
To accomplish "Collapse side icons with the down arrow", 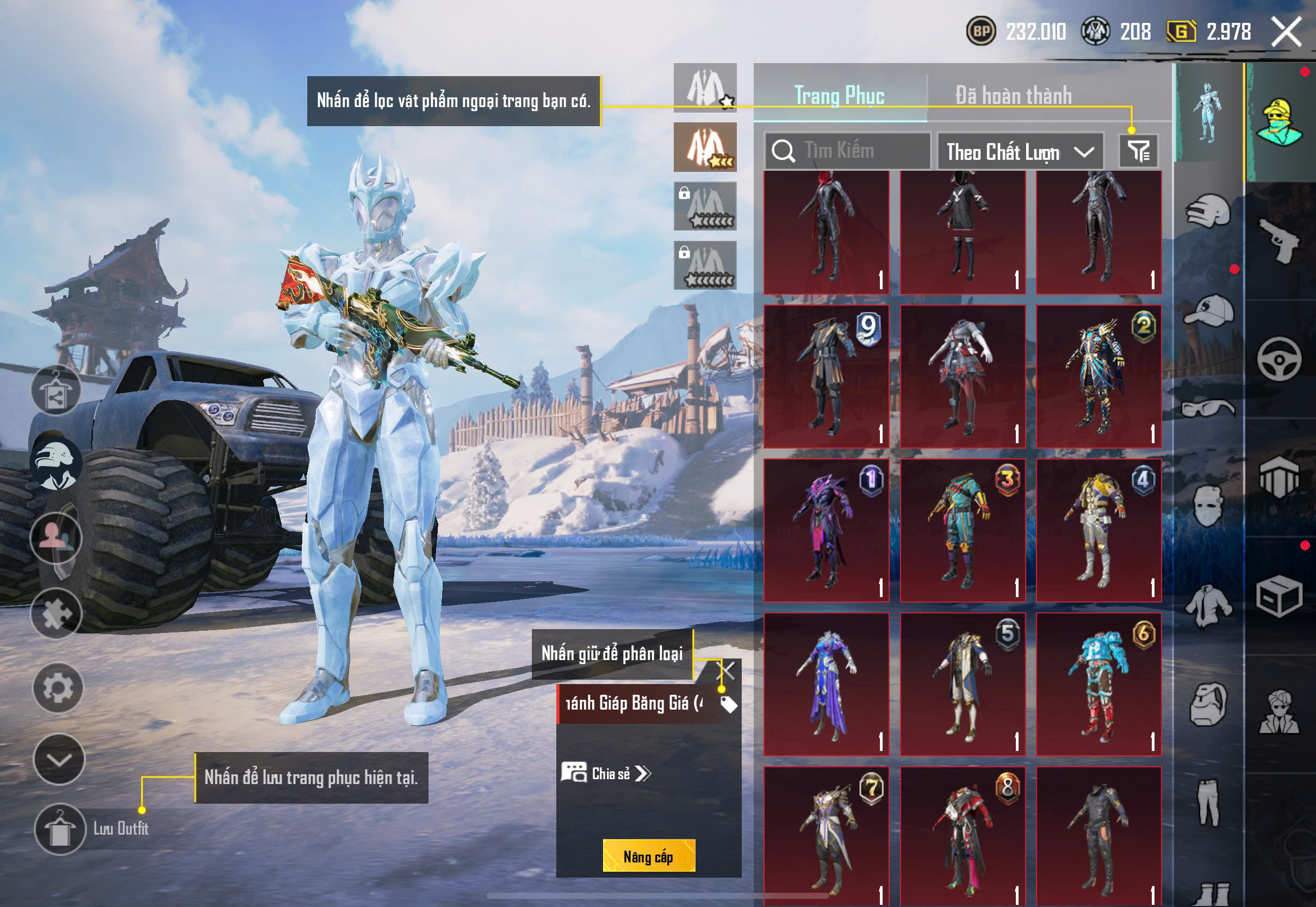I will point(59,759).
